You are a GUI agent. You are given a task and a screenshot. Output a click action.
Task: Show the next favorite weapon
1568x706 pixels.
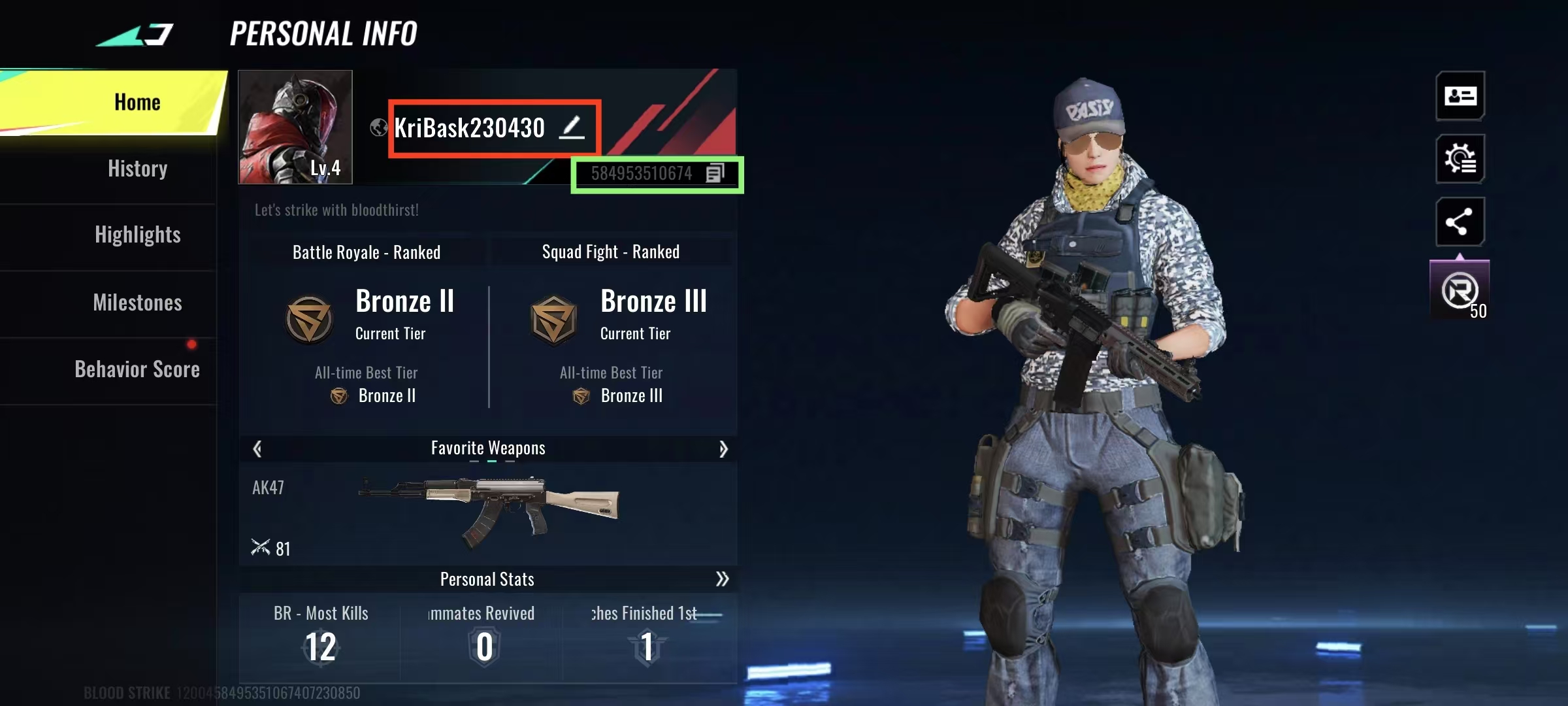[x=723, y=448]
